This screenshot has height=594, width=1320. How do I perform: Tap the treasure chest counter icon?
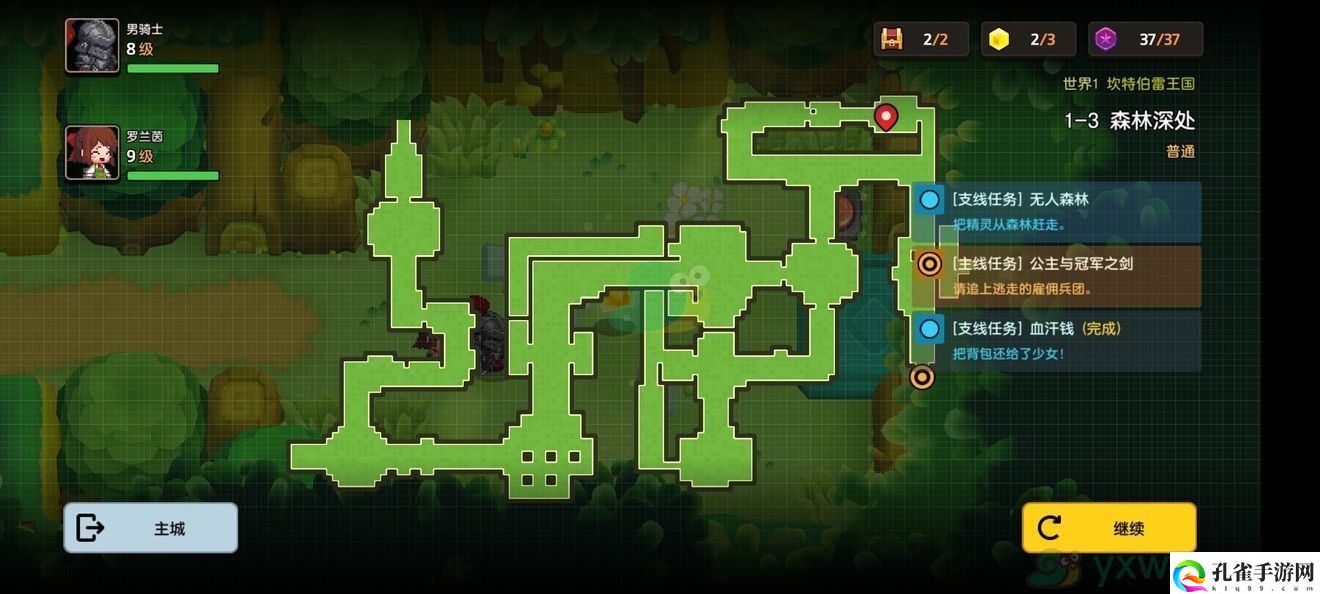[891, 40]
